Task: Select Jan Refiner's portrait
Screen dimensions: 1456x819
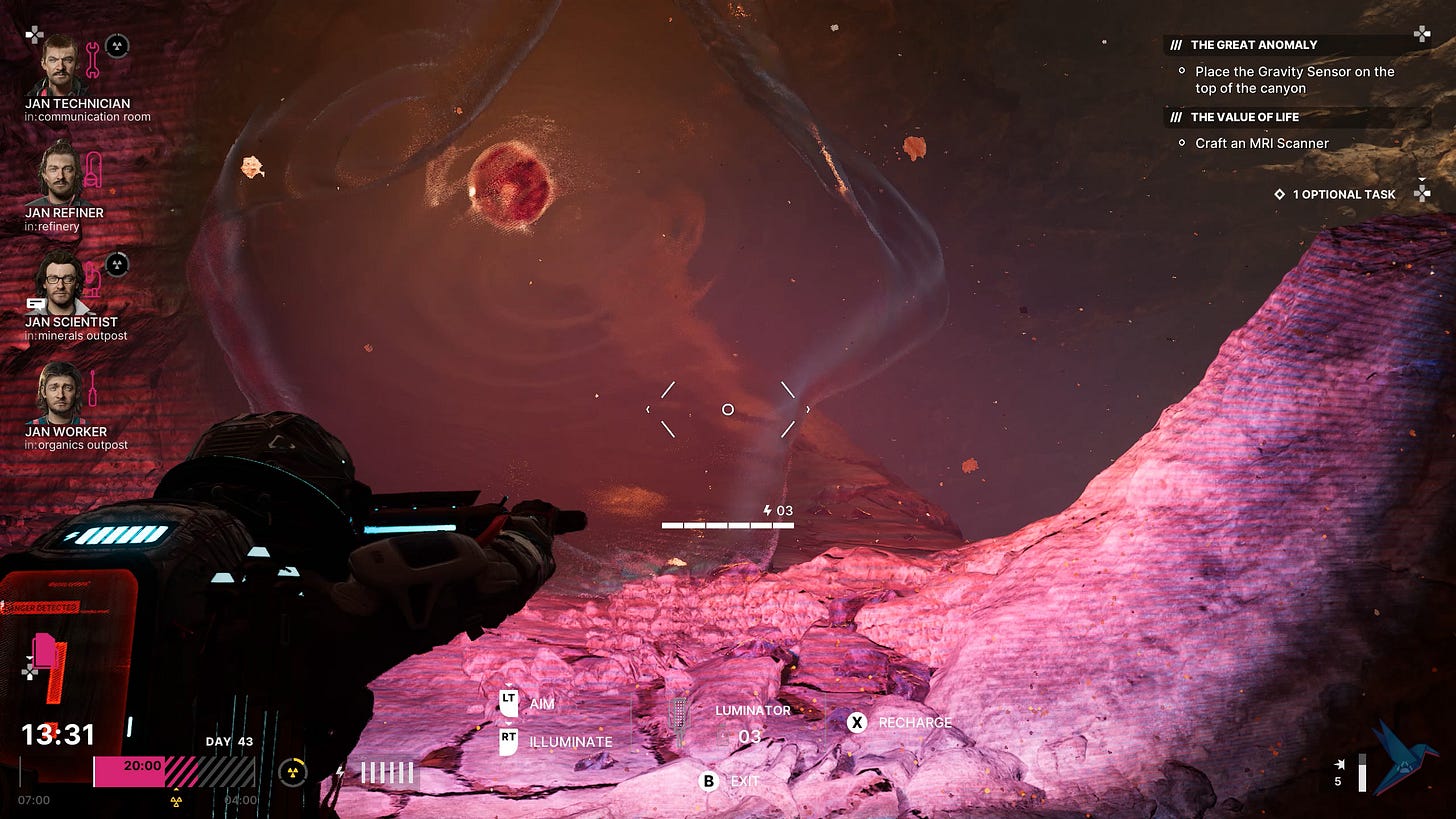Action: [x=60, y=173]
